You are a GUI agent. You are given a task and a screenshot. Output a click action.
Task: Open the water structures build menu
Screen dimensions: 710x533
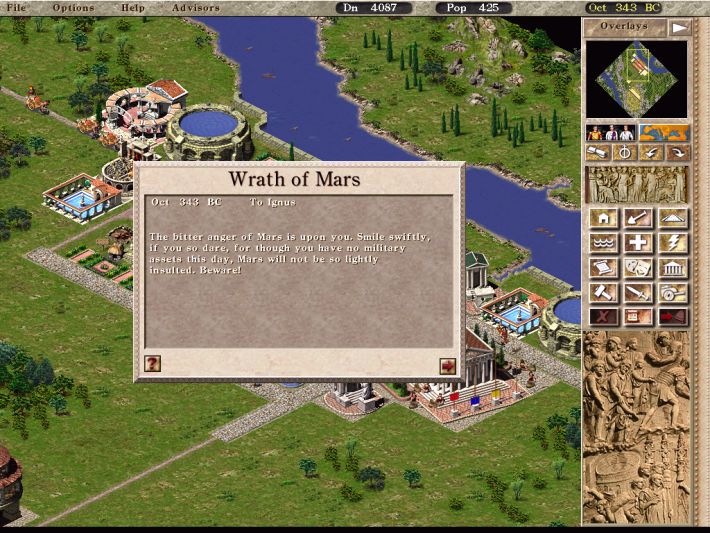coord(603,243)
